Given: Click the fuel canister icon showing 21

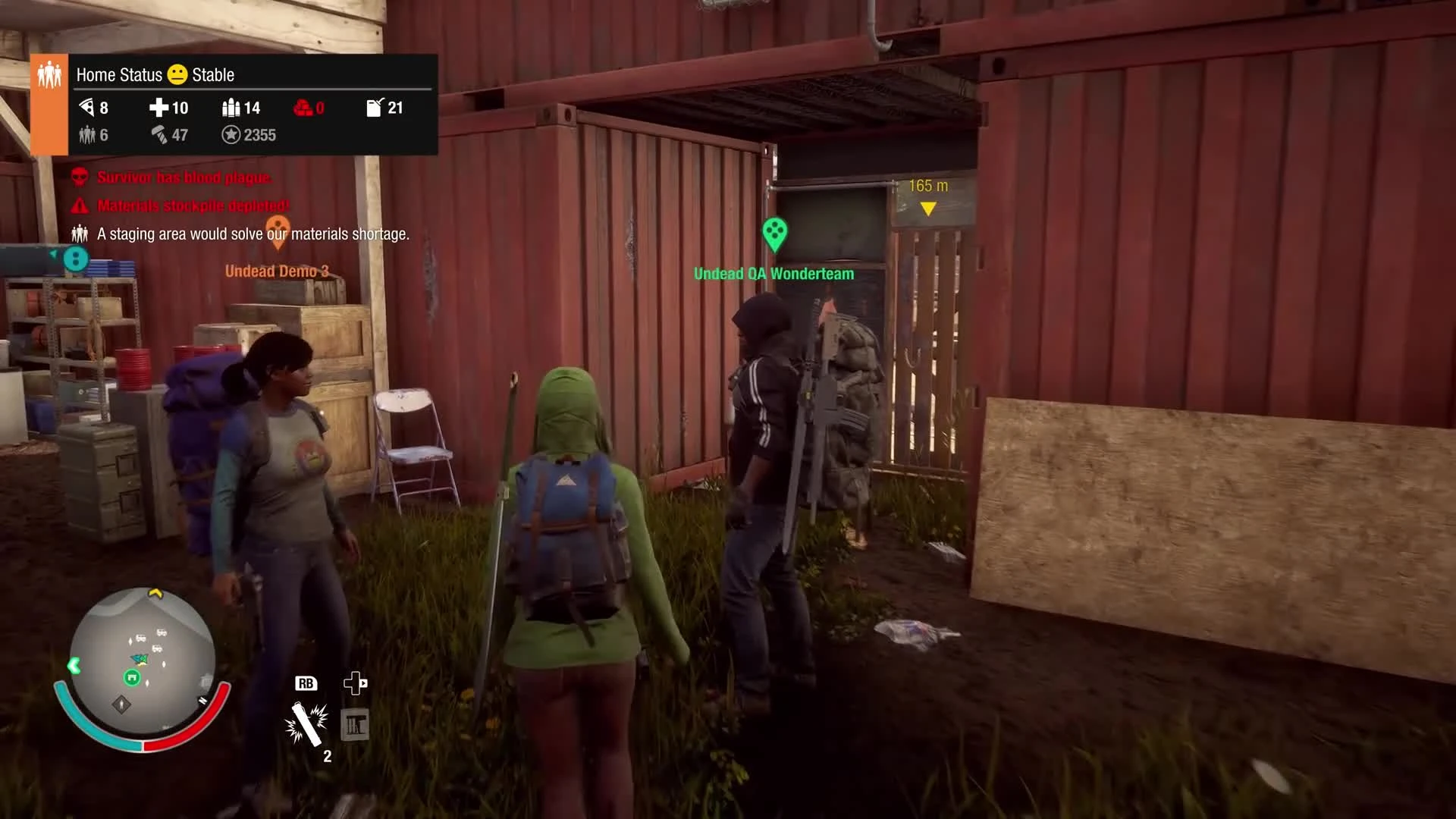Looking at the screenshot, I should [x=374, y=108].
